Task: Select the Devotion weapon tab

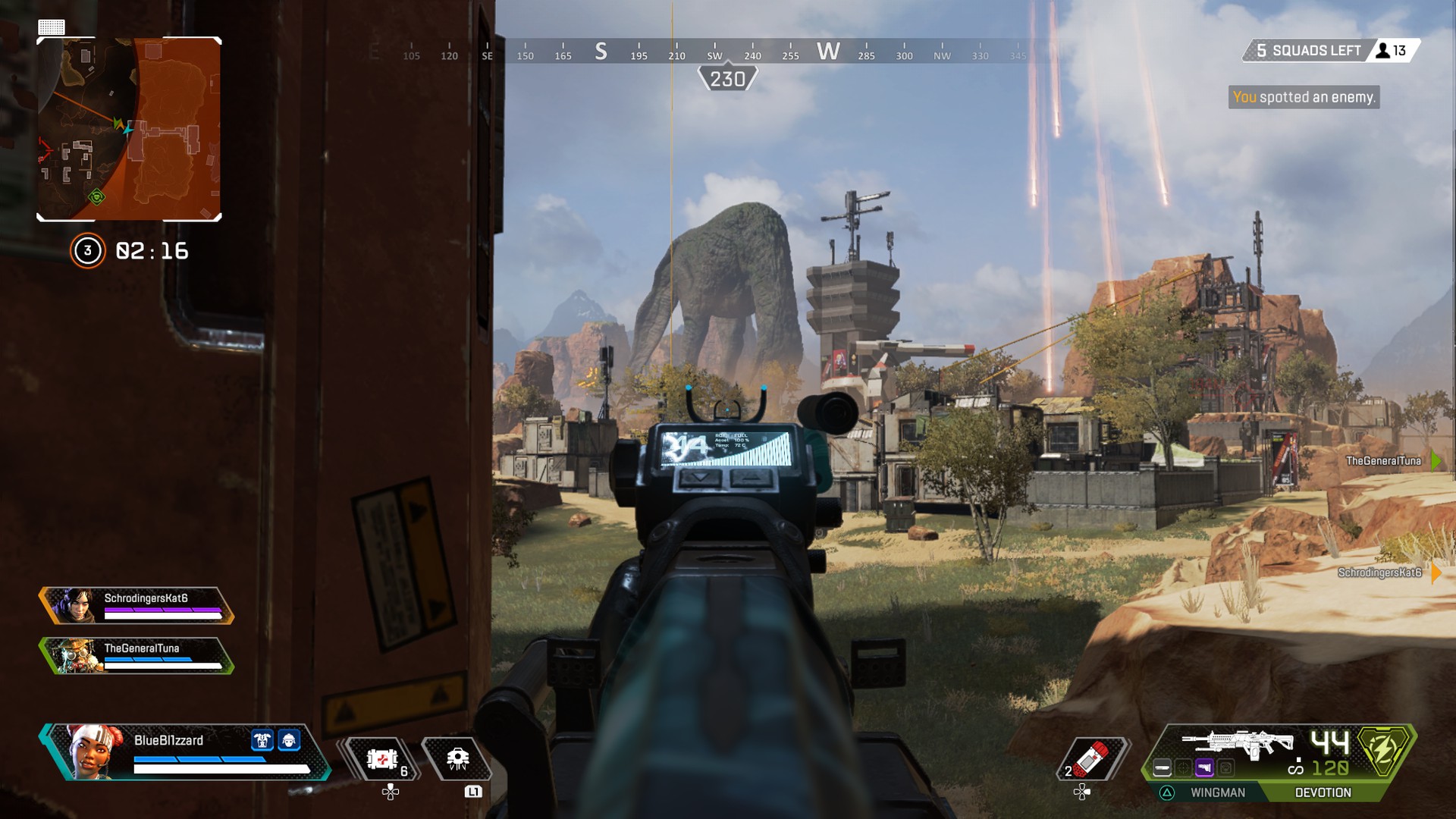Action: (x=1323, y=792)
